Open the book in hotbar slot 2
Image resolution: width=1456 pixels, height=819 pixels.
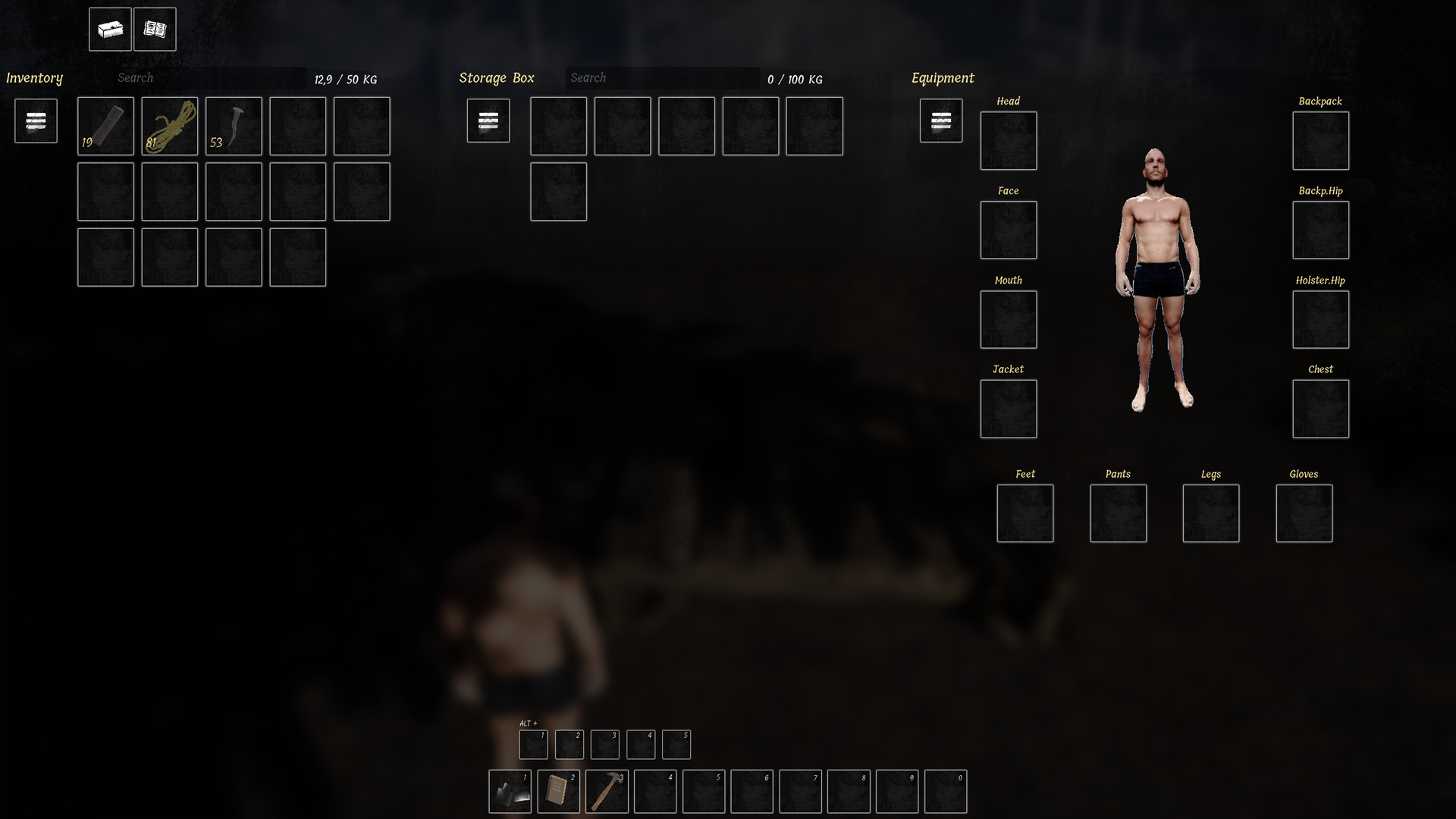(559, 791)
